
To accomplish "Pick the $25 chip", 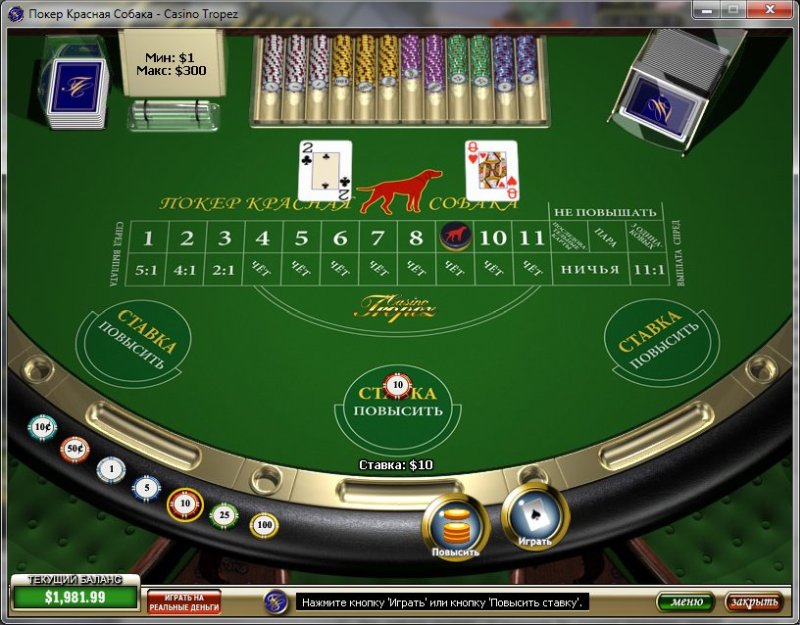I will (x=224, y=515).
